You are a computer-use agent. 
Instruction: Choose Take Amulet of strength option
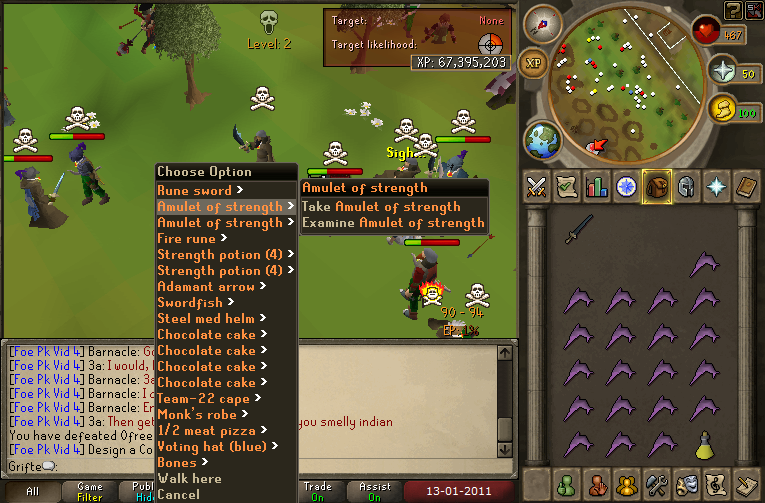pyautogui.click(x=381, y=207)
